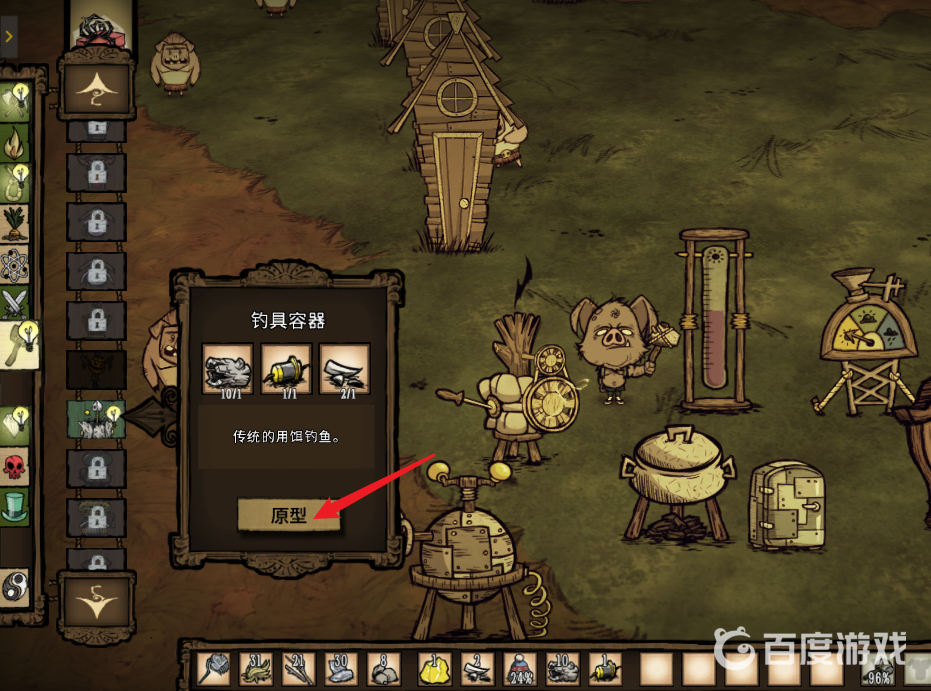Select the yin-yang crafting tab

coord(15,584)
